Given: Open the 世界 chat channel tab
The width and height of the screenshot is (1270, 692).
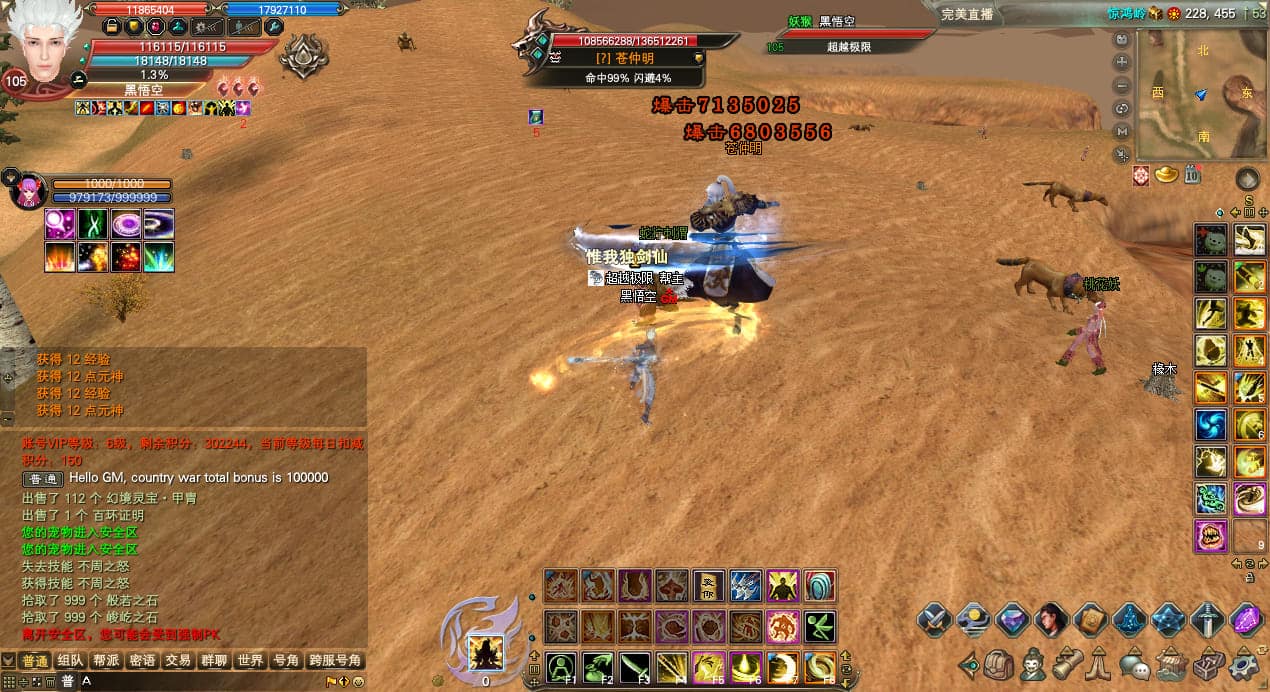Looking at the screenshot, I should (x=249, y=661).
